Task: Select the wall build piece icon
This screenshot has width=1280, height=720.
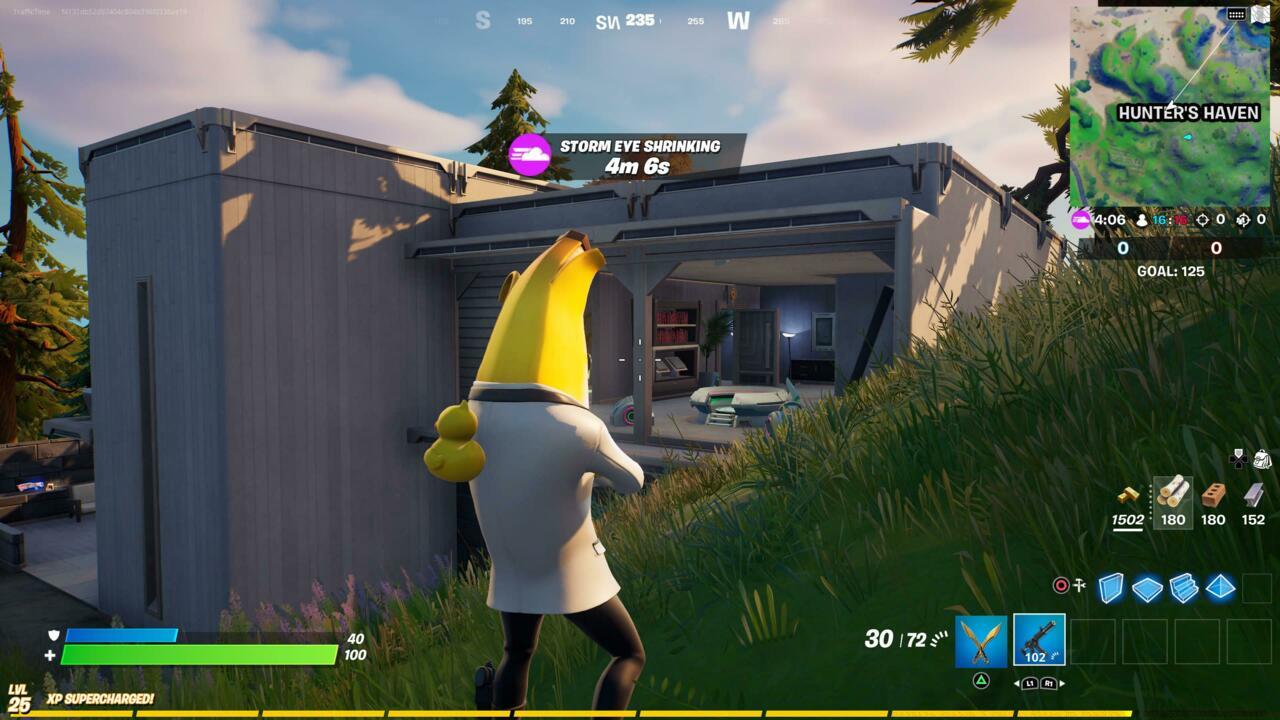Action: pyautogui.click(x=1111, y=589)
